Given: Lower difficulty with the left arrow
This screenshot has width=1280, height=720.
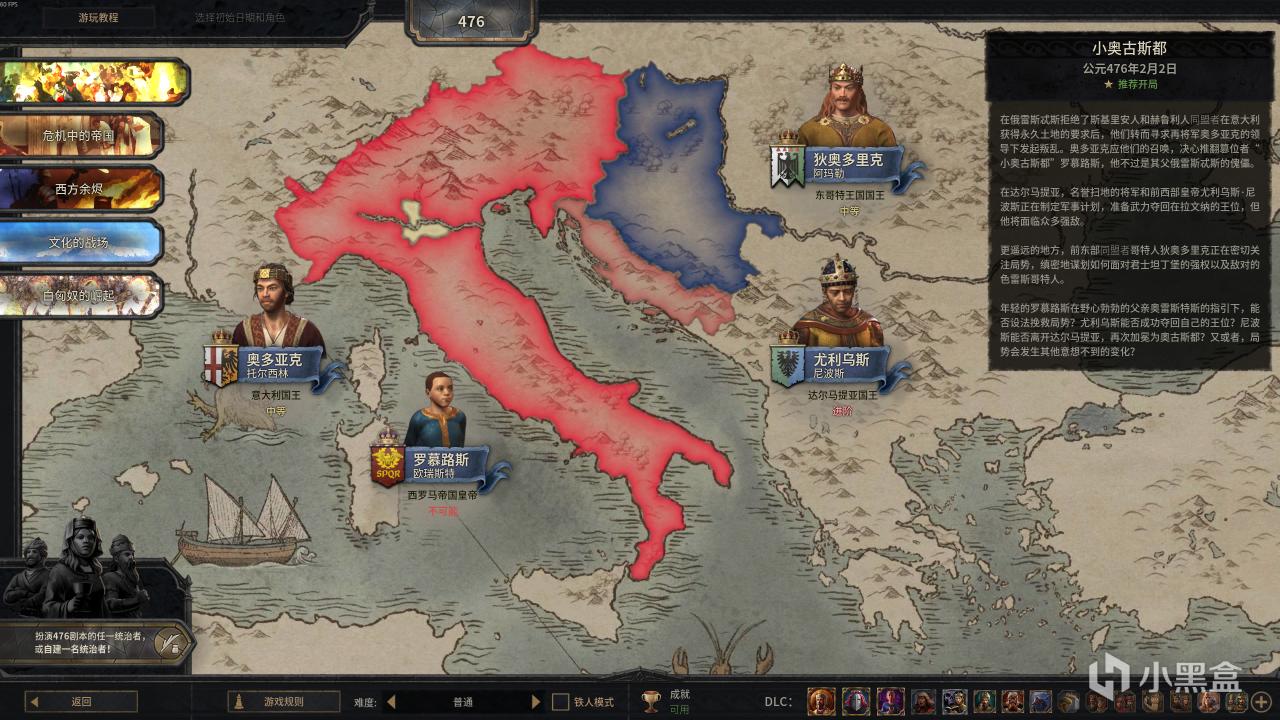Looking at the screenshot, I should pos(391,701).
